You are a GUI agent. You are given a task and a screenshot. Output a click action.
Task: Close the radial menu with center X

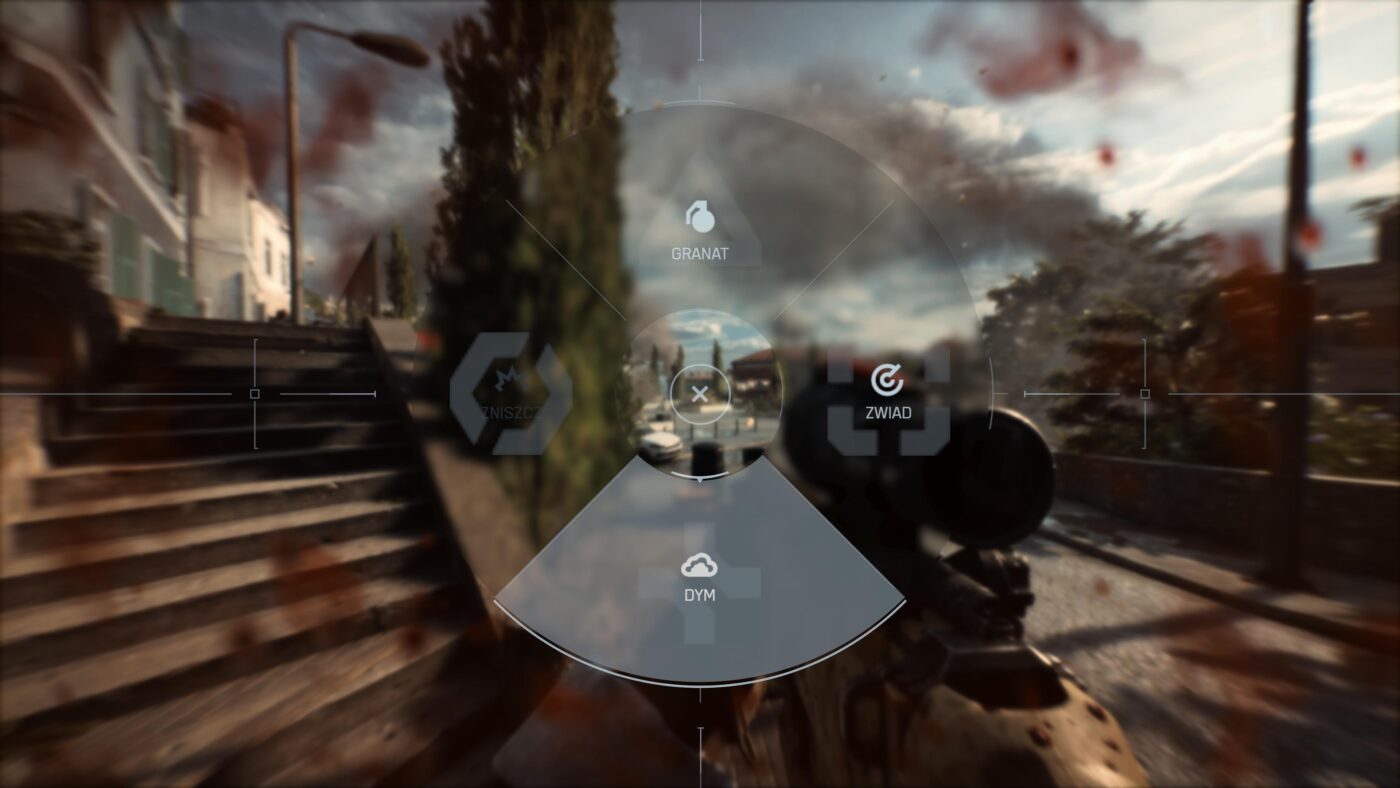point(699,393)
